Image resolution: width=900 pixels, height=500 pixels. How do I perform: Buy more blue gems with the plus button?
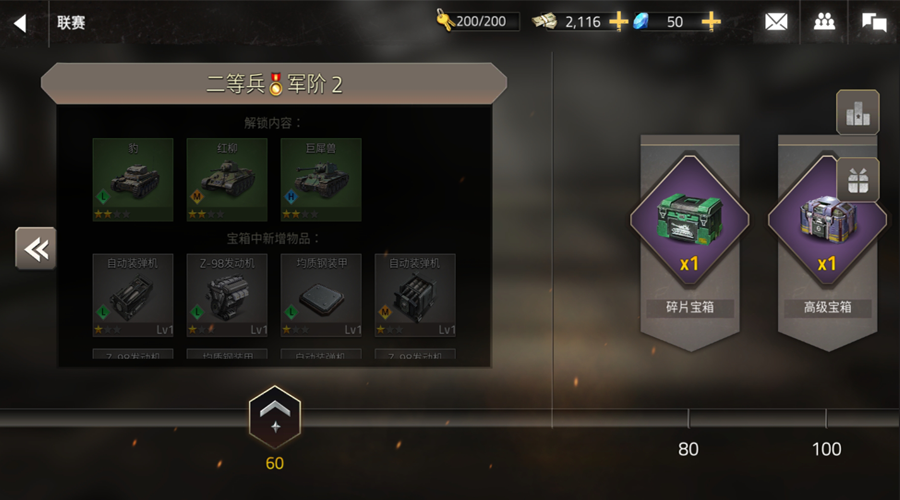pos(711,21)
